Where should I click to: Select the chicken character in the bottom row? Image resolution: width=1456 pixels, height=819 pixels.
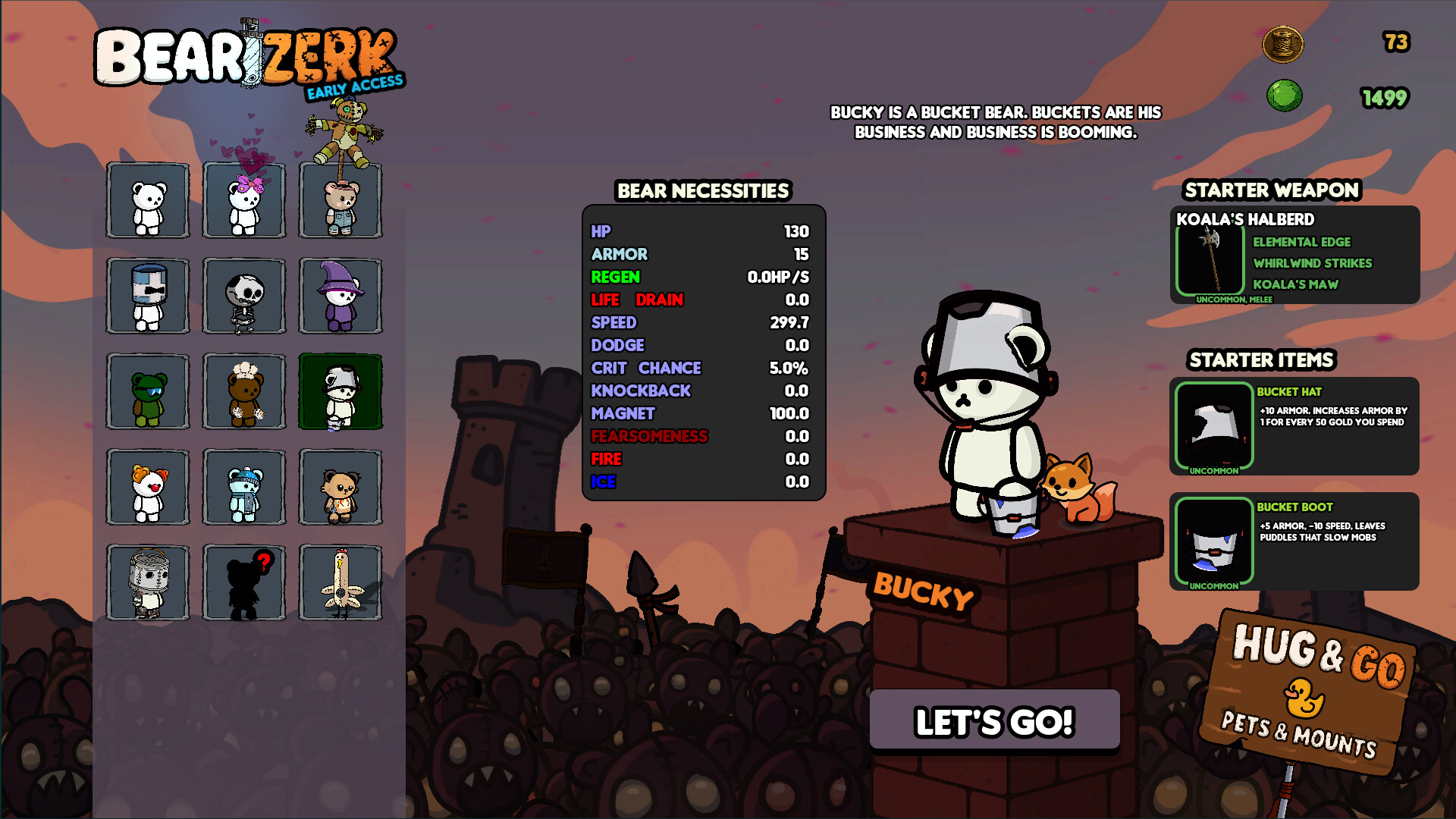coord(340,583)
